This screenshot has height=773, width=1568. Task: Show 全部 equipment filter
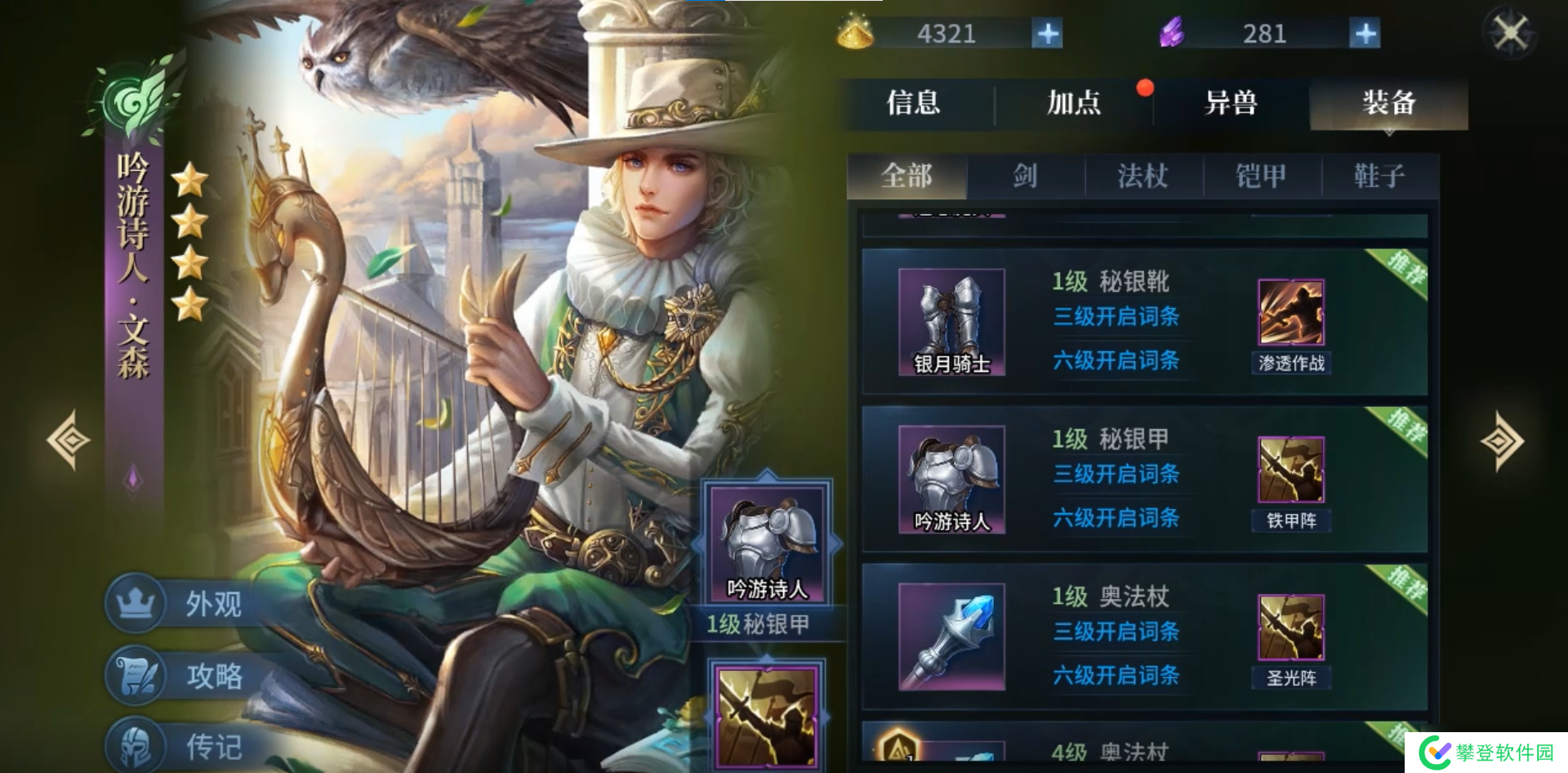906,176
